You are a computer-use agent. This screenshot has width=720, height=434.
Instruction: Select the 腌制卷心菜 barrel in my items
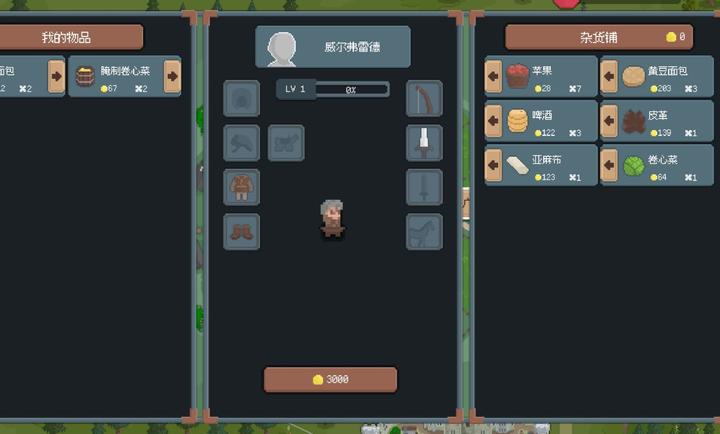pyautogui.click(x=86, y=77)
